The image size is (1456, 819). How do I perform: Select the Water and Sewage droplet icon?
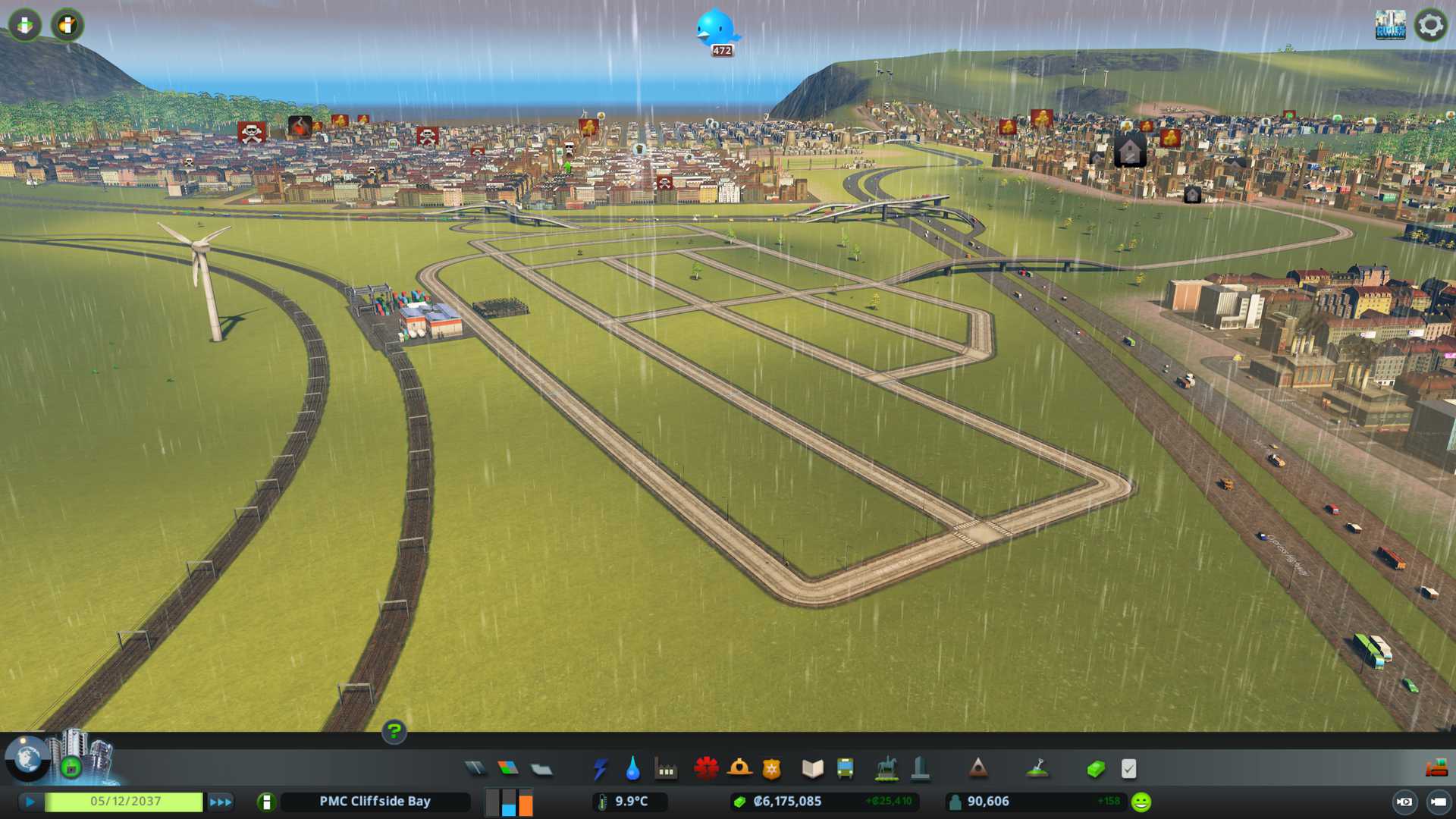pyautogui.click(x=632, y=769)
